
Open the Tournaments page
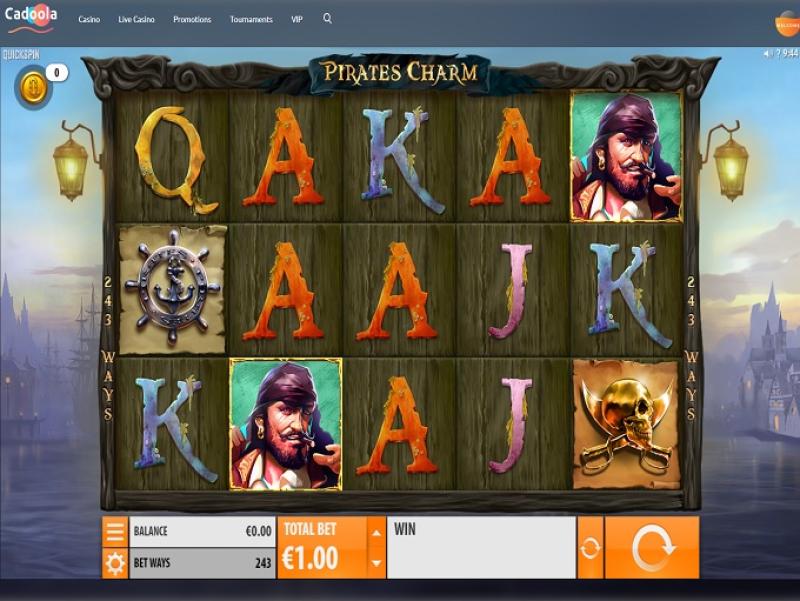pos(251,19)
